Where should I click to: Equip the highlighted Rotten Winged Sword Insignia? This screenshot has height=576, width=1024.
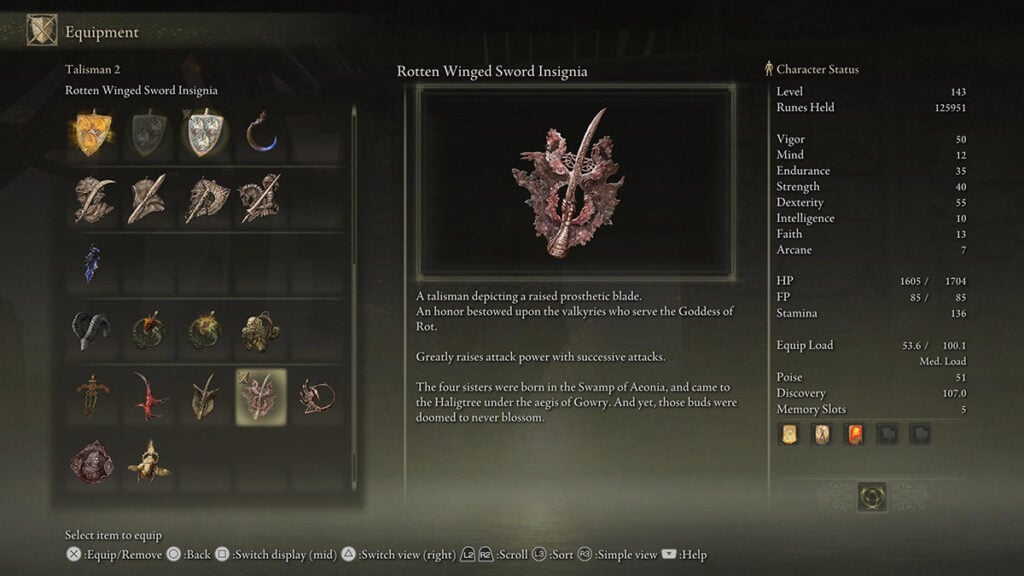(x=260, y=395)
